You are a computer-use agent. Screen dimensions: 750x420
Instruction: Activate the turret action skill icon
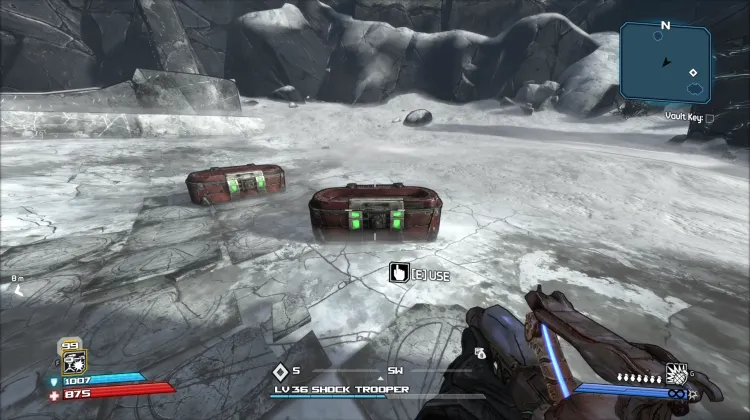point(73,361)
